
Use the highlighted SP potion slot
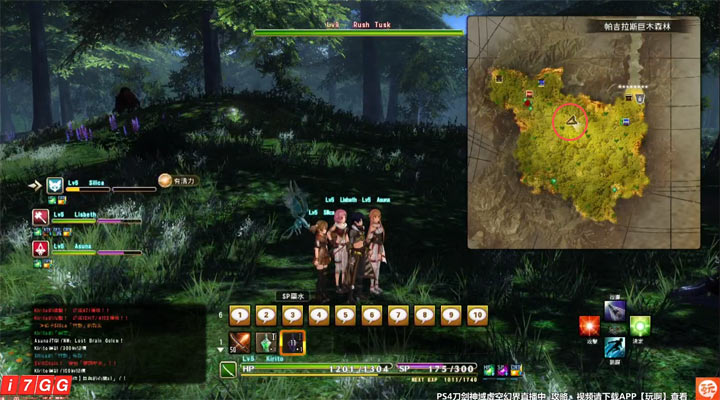292,343
